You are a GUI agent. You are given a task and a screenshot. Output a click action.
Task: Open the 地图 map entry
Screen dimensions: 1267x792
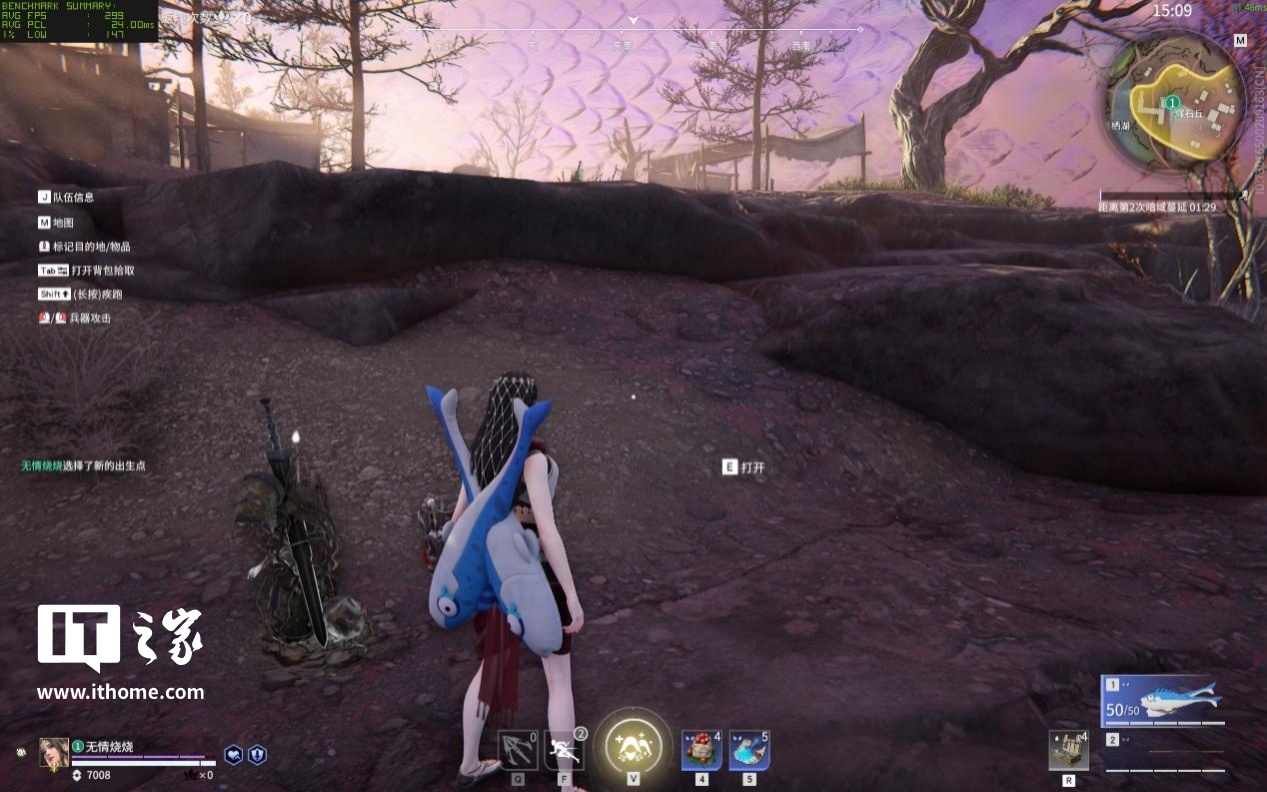click(62, 222)
